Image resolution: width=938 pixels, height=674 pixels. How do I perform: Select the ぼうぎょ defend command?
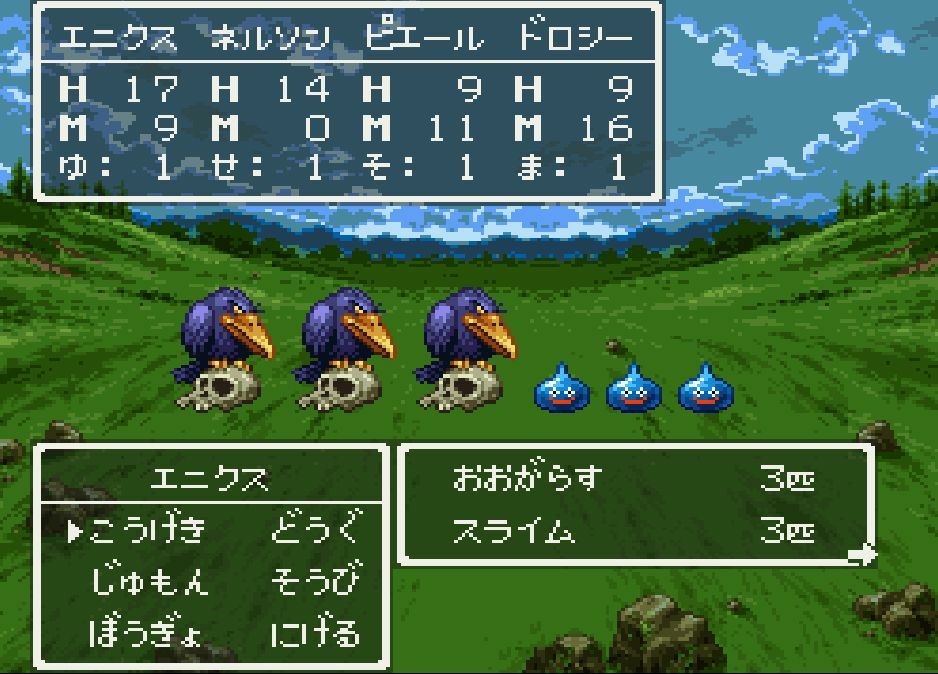146,633
